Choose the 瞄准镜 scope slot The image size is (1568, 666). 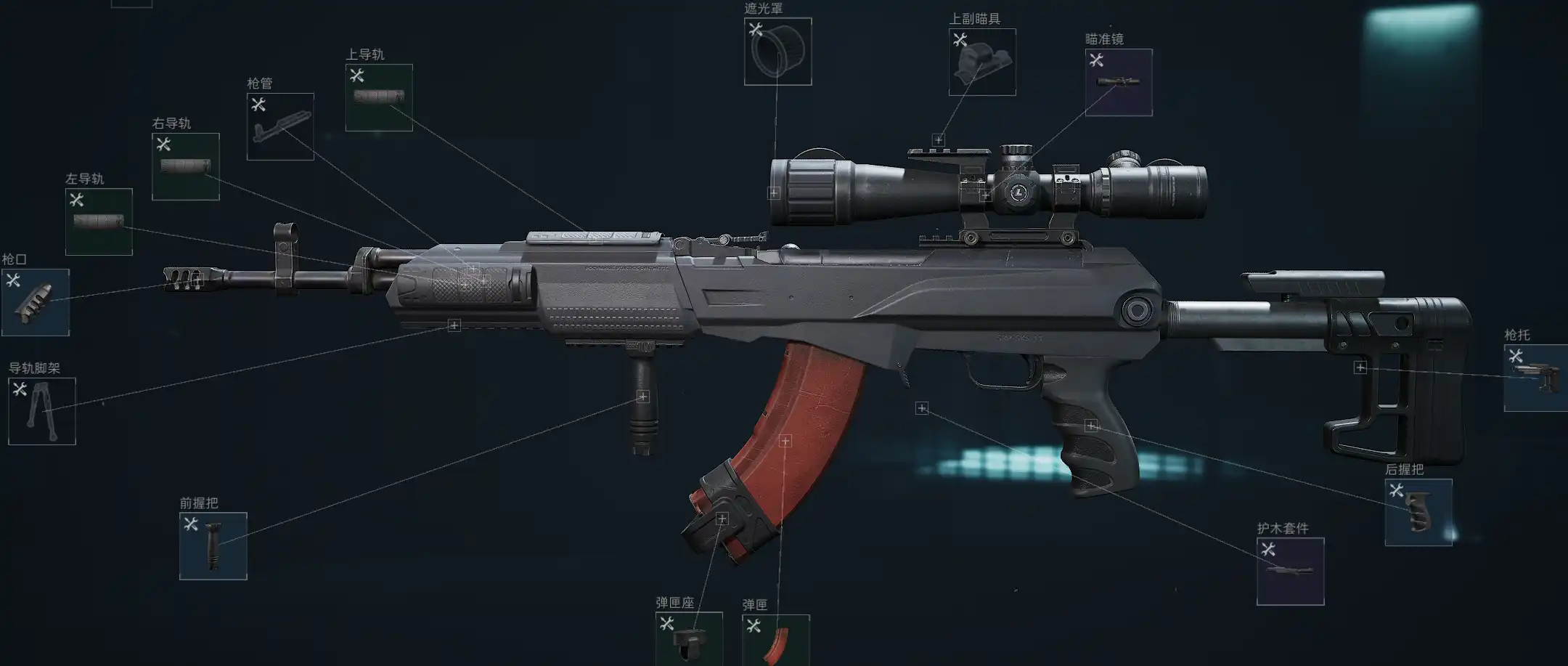click(x=1119, y=82)
